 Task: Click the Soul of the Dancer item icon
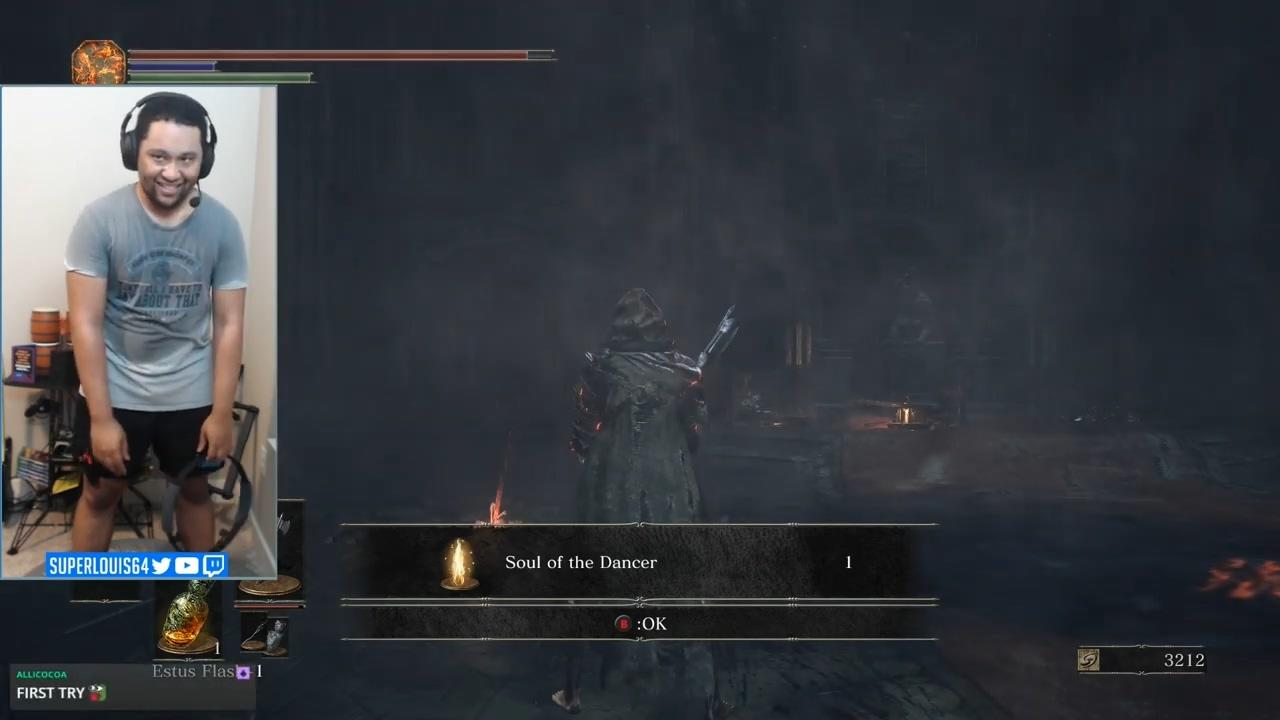459,562
